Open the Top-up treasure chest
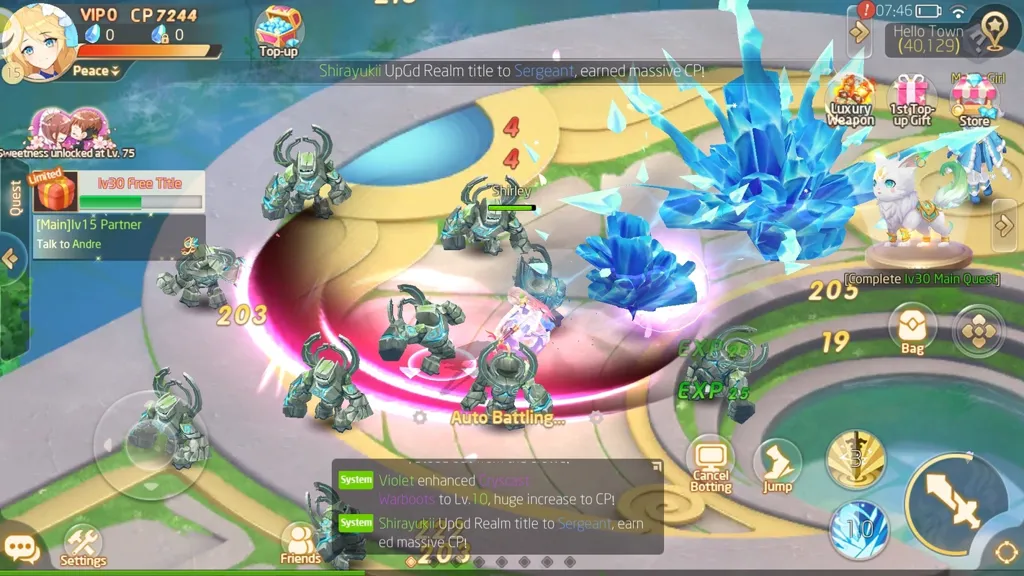 279,30
